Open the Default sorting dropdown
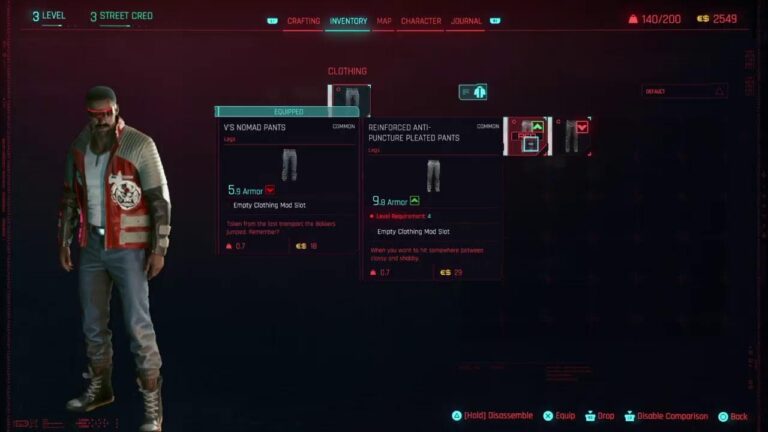Screen dimensions: 768x432 684,91
